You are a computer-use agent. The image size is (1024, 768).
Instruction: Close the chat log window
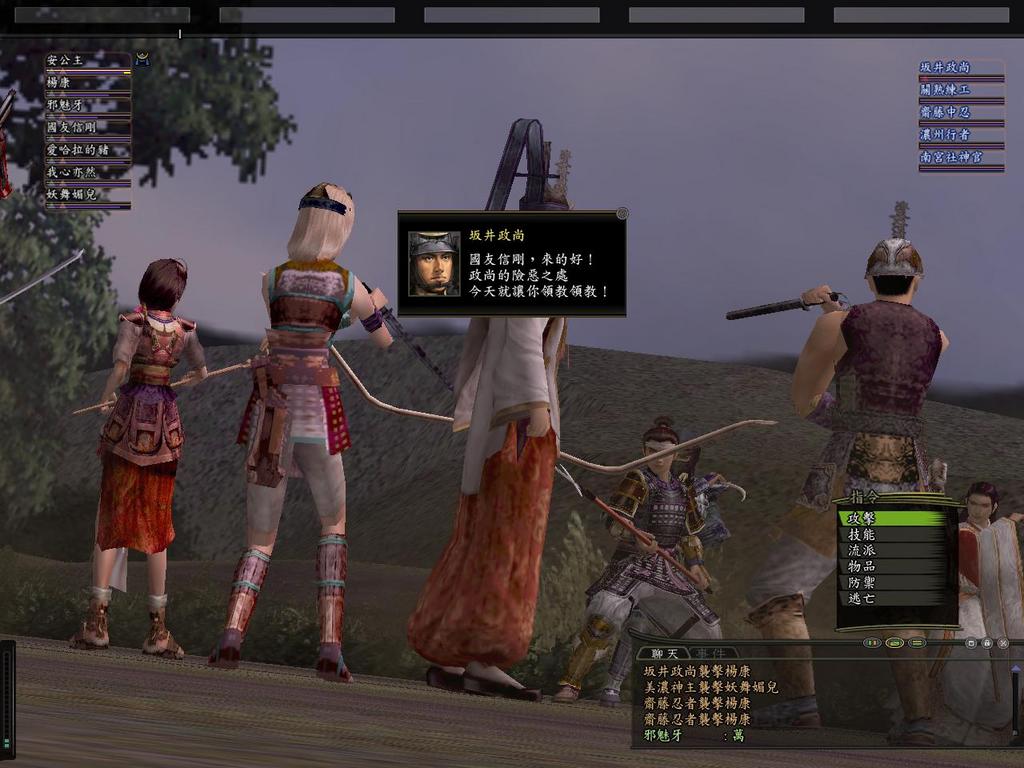[1003, 643]
